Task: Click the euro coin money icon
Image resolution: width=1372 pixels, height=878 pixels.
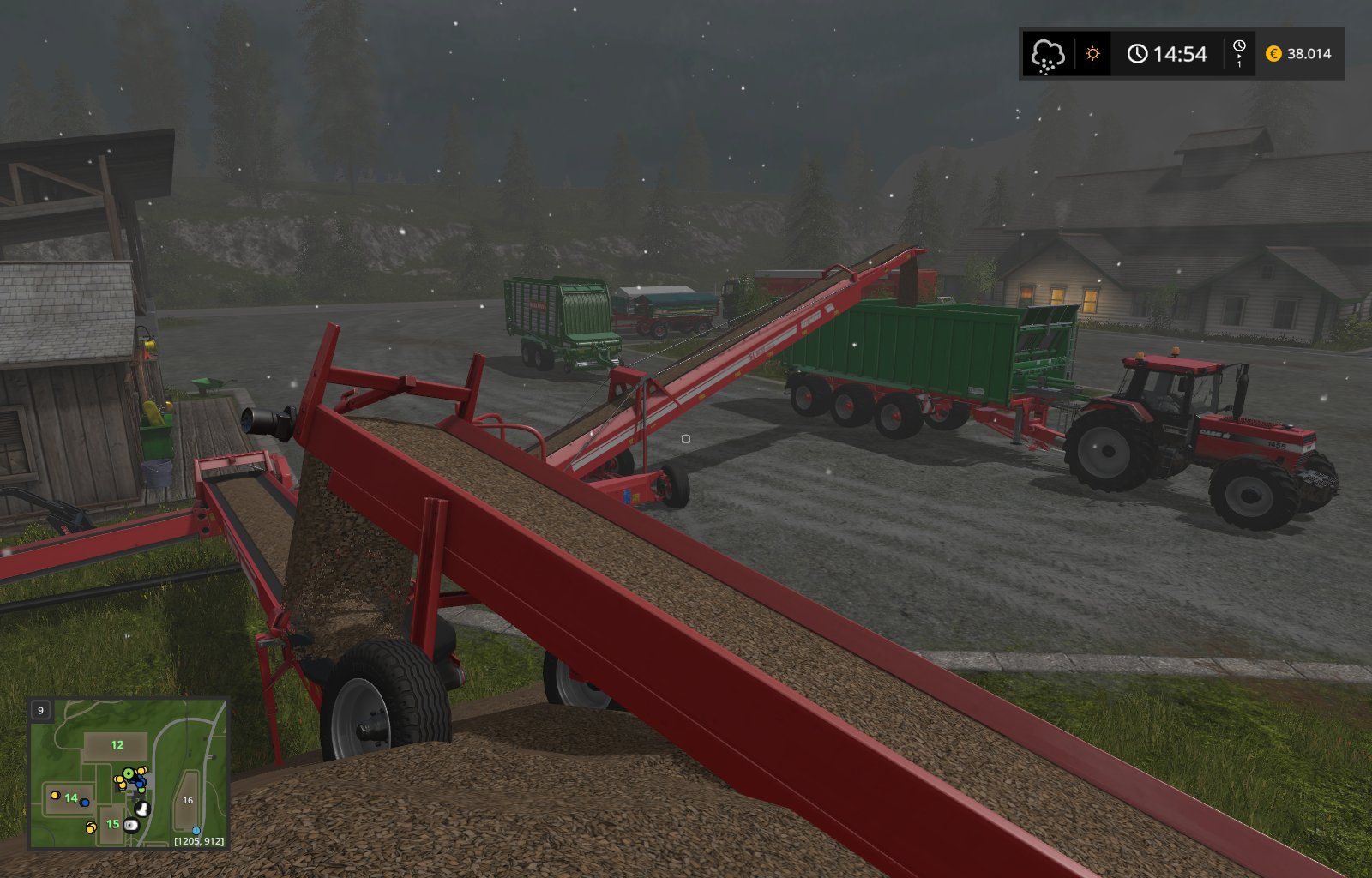Action: click(x=1273, y=54)
